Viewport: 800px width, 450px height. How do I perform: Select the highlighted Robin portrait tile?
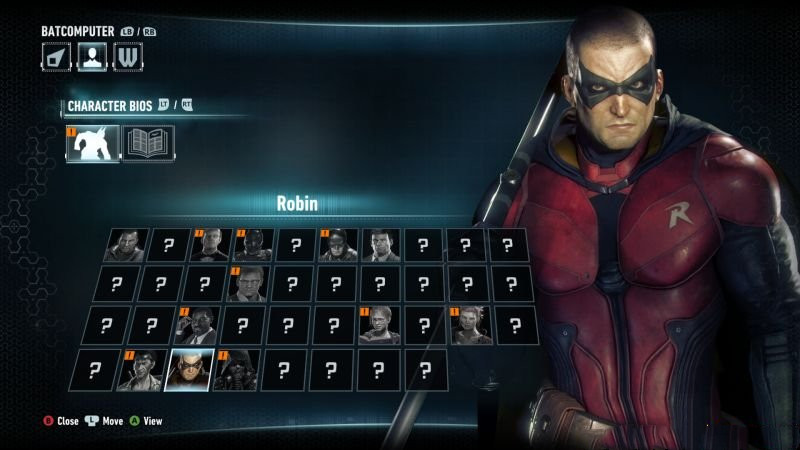pyautogui.click(x=189, y=370)
